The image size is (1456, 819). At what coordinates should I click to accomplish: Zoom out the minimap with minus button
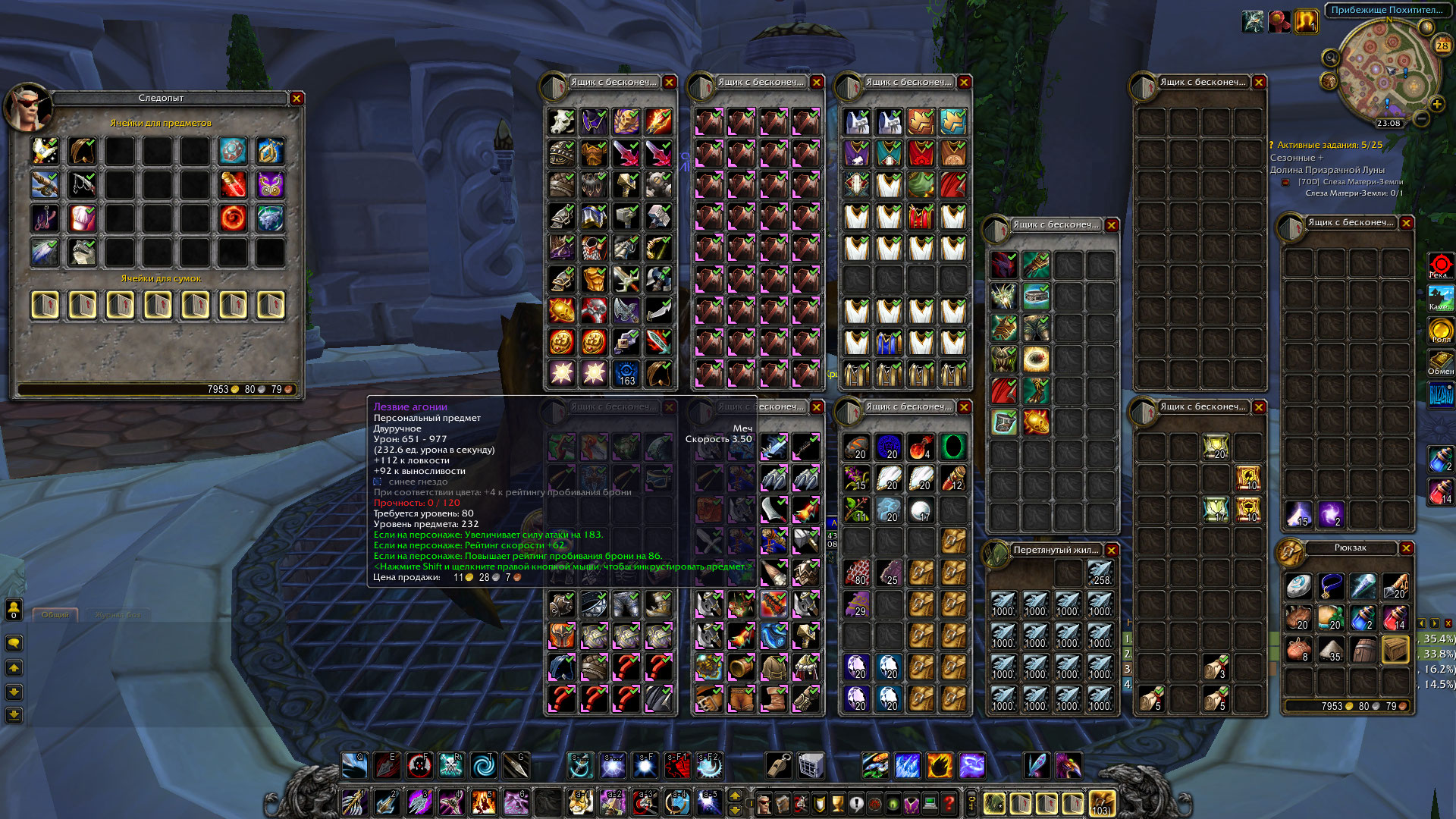coord(1422,119)
